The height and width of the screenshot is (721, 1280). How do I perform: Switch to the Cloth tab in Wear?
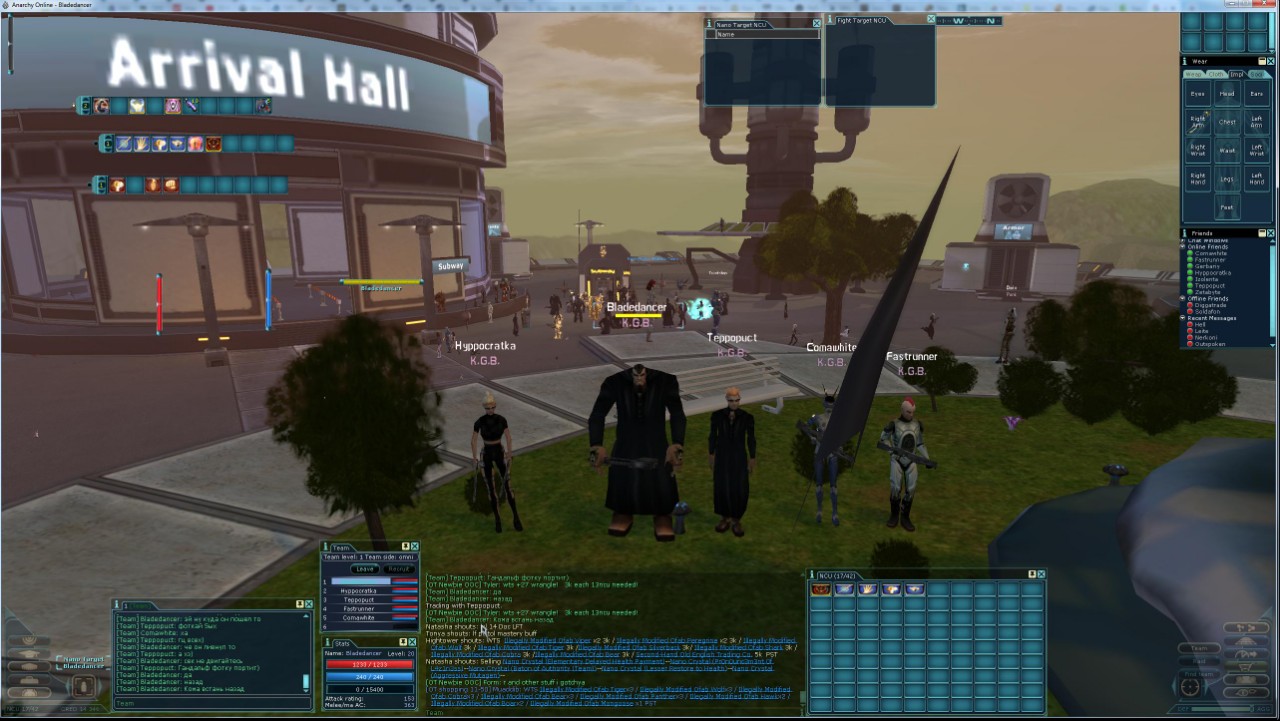[1215, 74]
